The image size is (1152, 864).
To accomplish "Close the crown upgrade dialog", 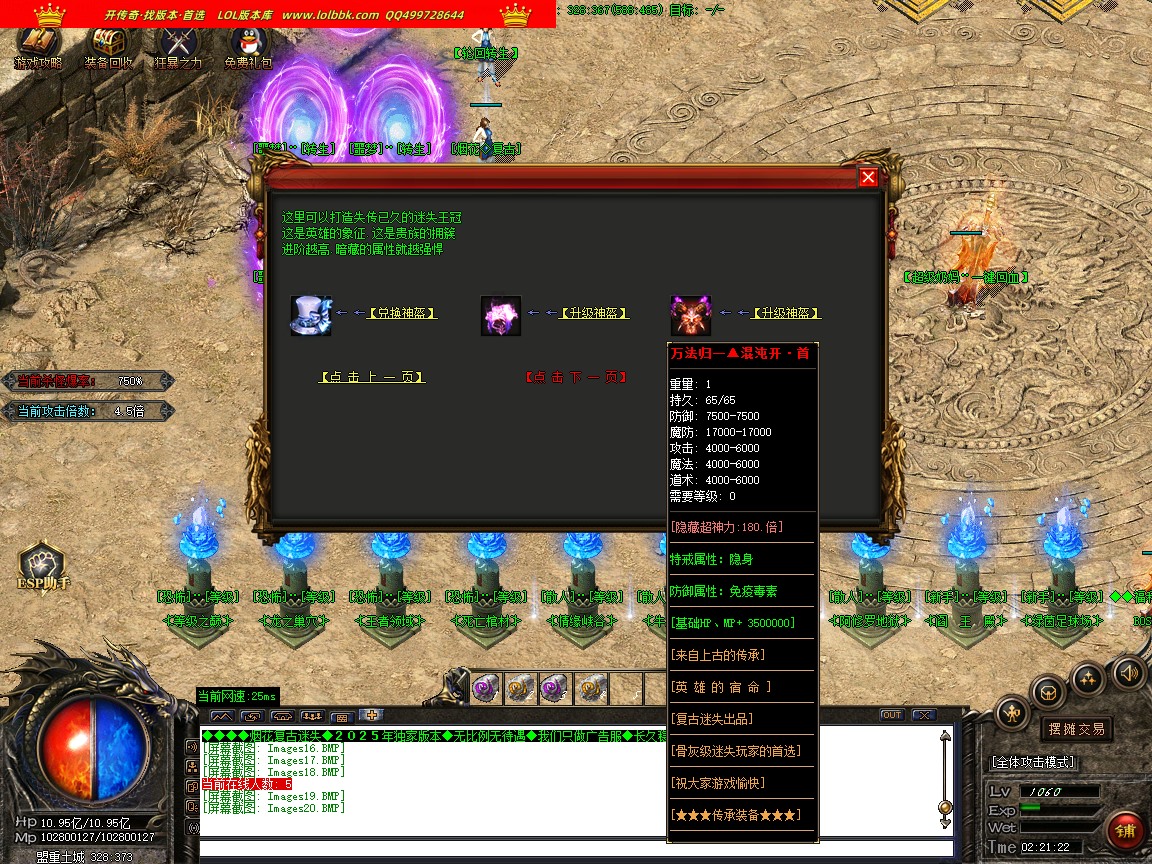I will pos(868,177).
